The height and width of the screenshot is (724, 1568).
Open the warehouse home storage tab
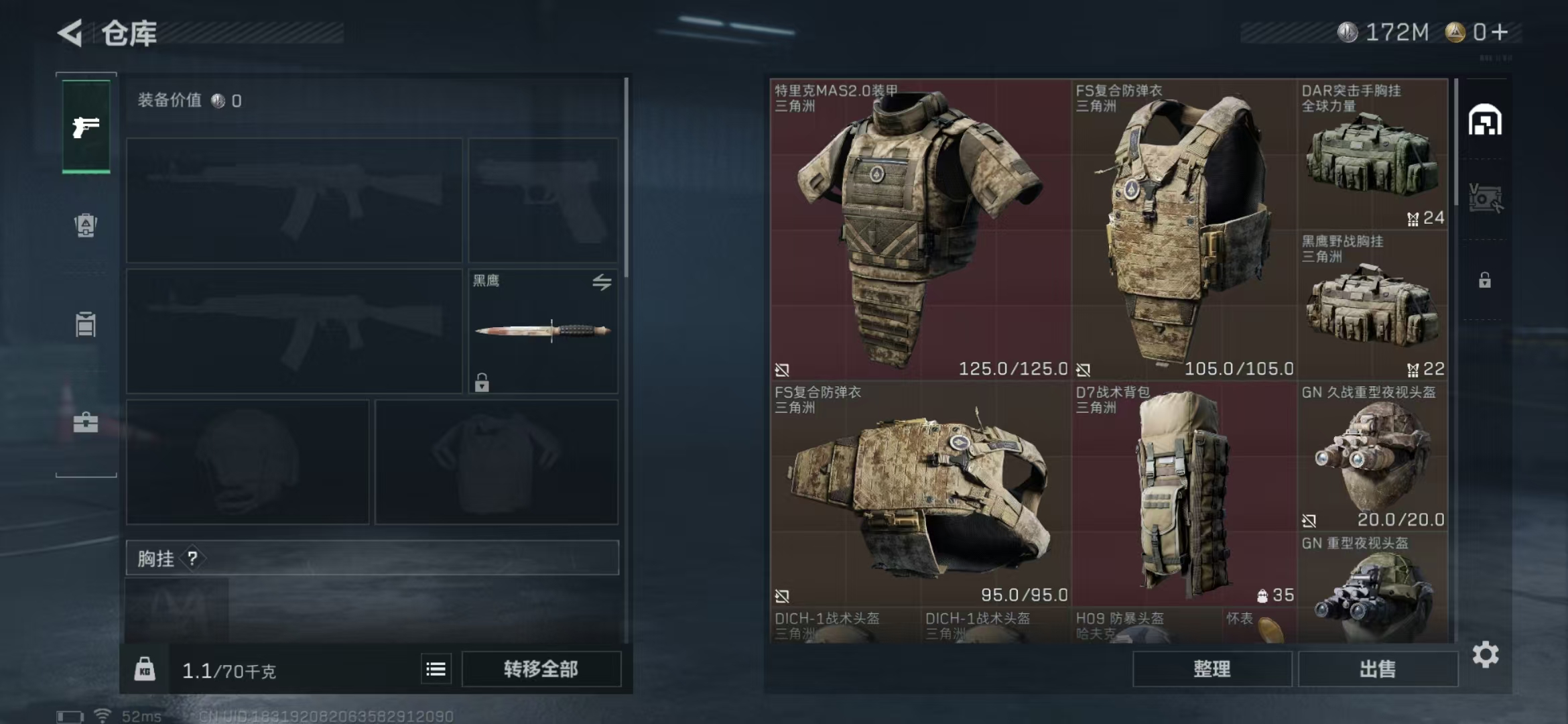tap(1485, 121)
